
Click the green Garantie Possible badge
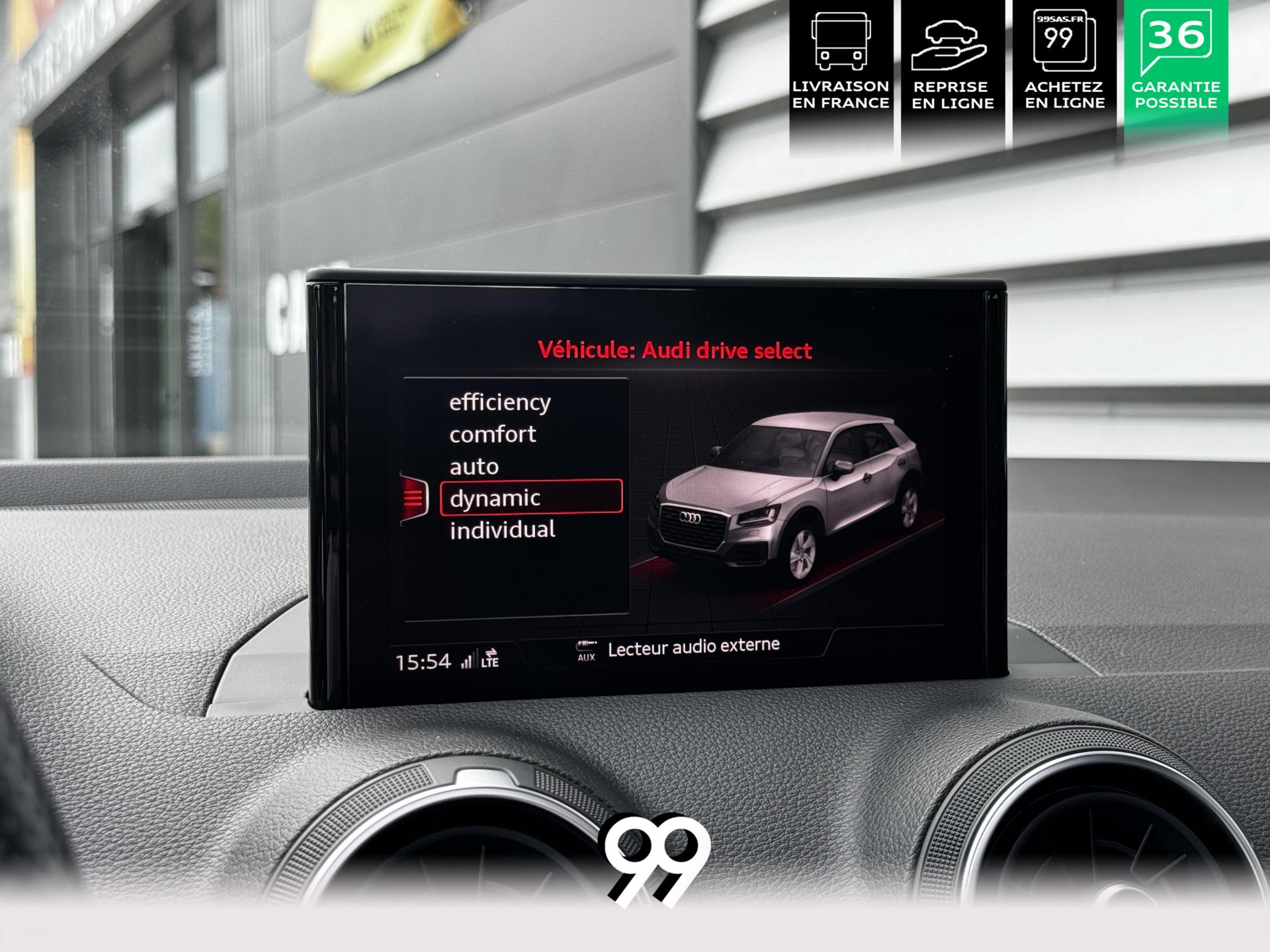[1175, 66]
